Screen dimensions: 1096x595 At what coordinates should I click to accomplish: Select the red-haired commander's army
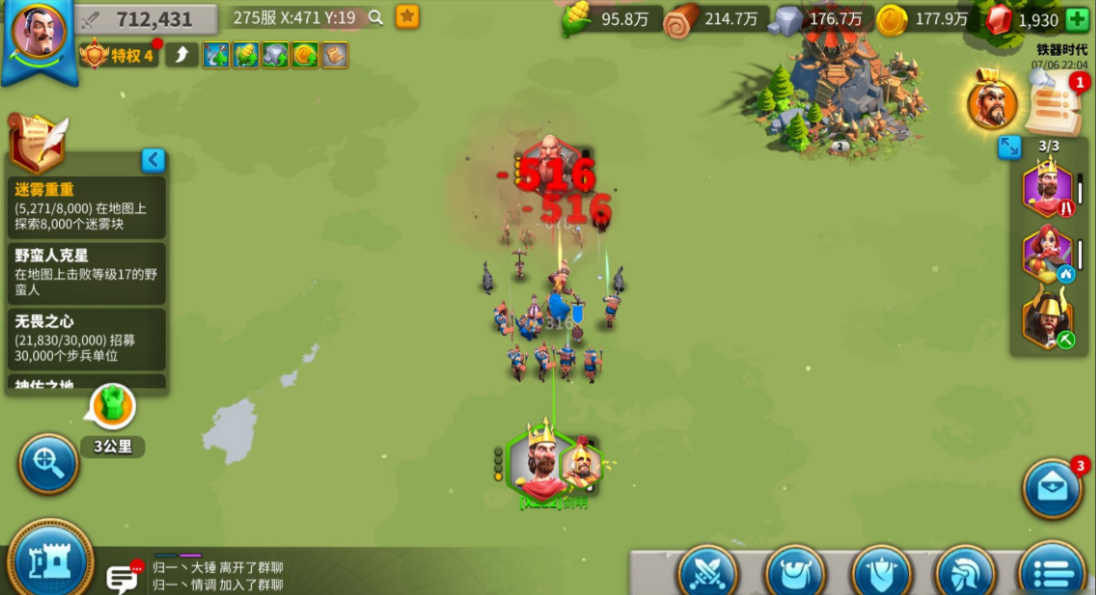coord(1047,255)
